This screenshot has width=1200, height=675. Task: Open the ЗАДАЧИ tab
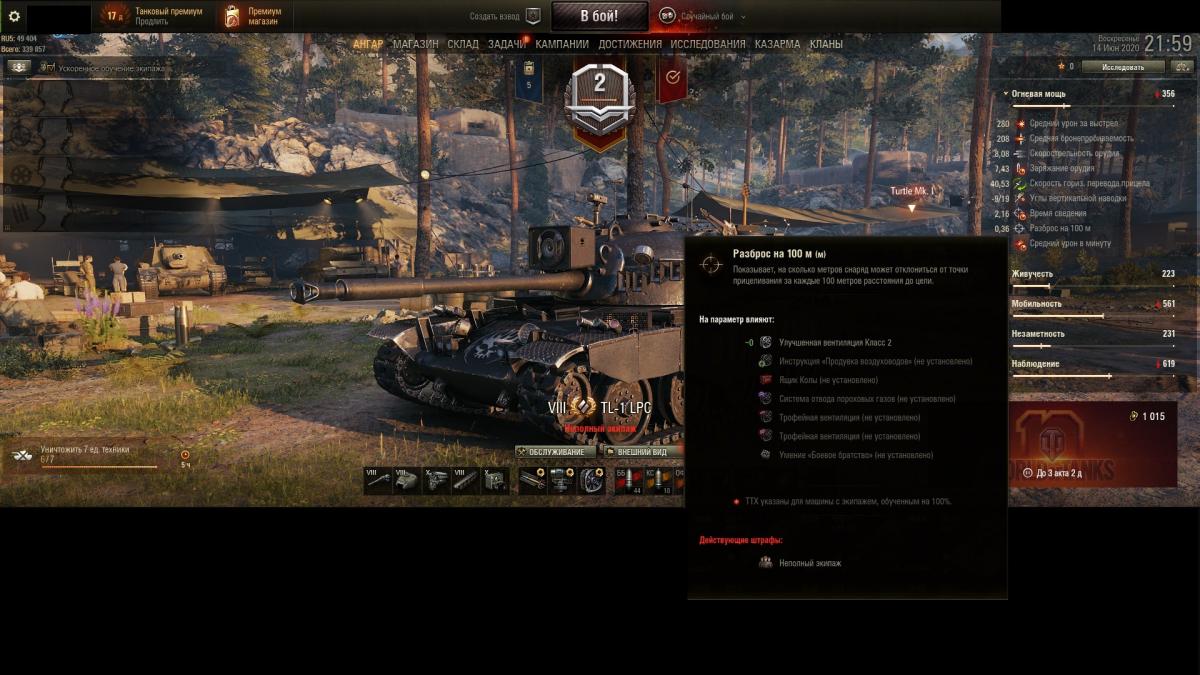click(x=507, y=44)
